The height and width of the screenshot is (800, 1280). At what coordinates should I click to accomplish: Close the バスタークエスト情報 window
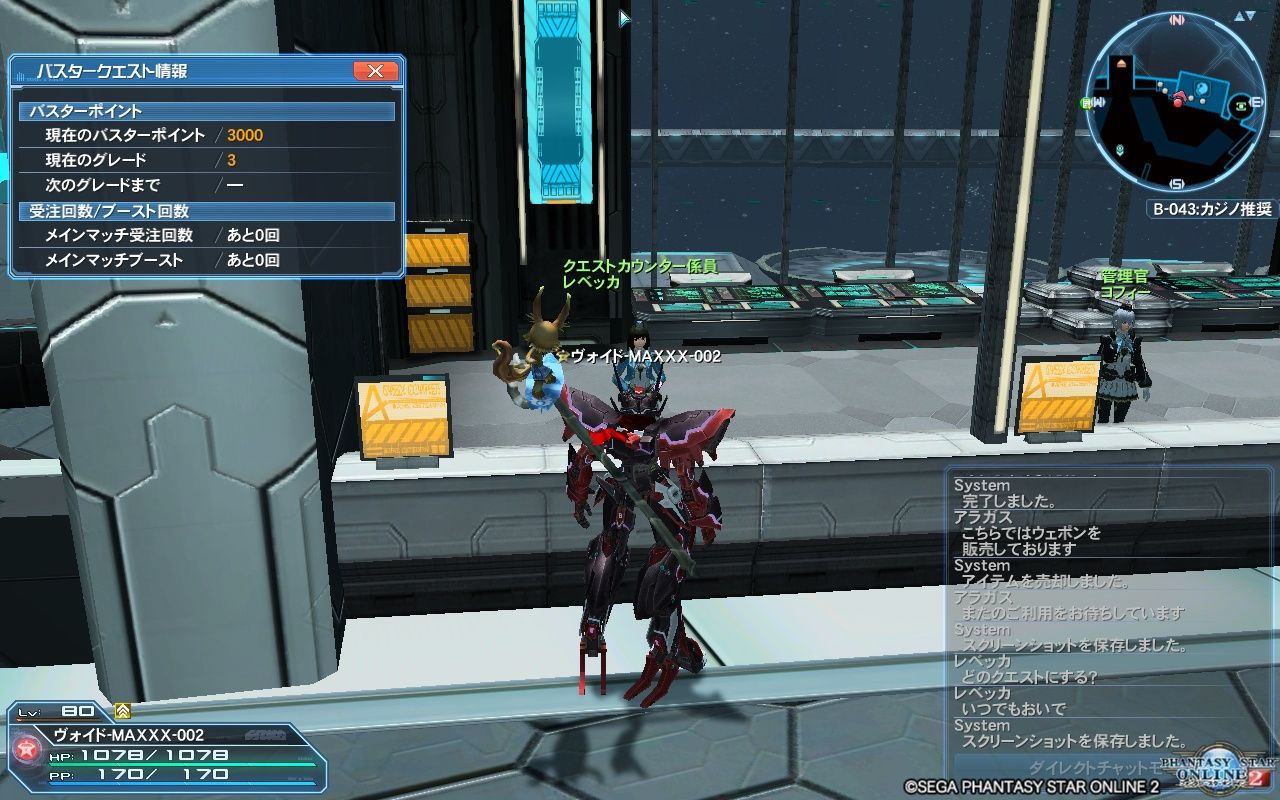(374, 71)
